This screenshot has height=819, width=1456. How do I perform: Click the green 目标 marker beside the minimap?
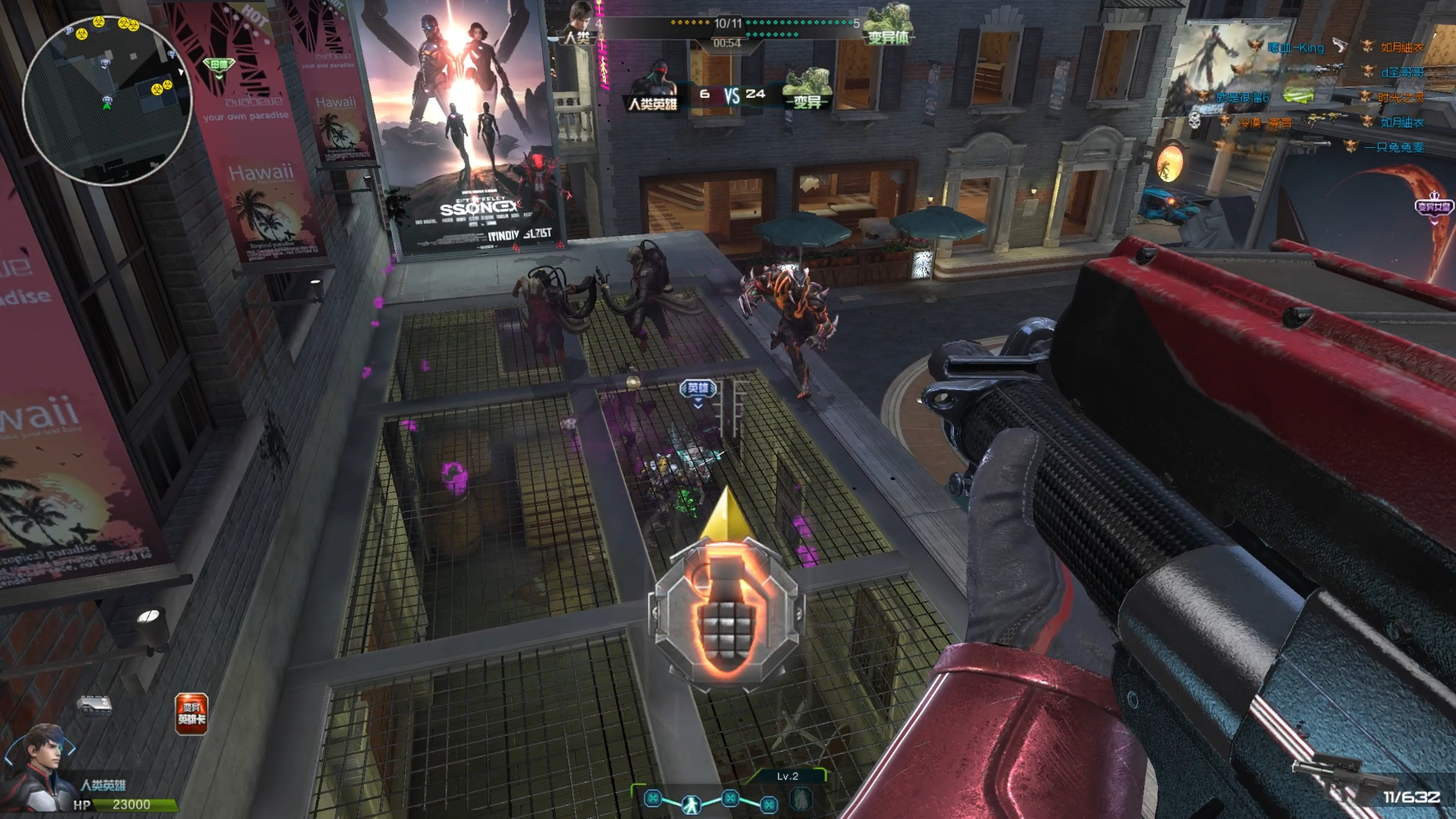(x=219, y=65)
